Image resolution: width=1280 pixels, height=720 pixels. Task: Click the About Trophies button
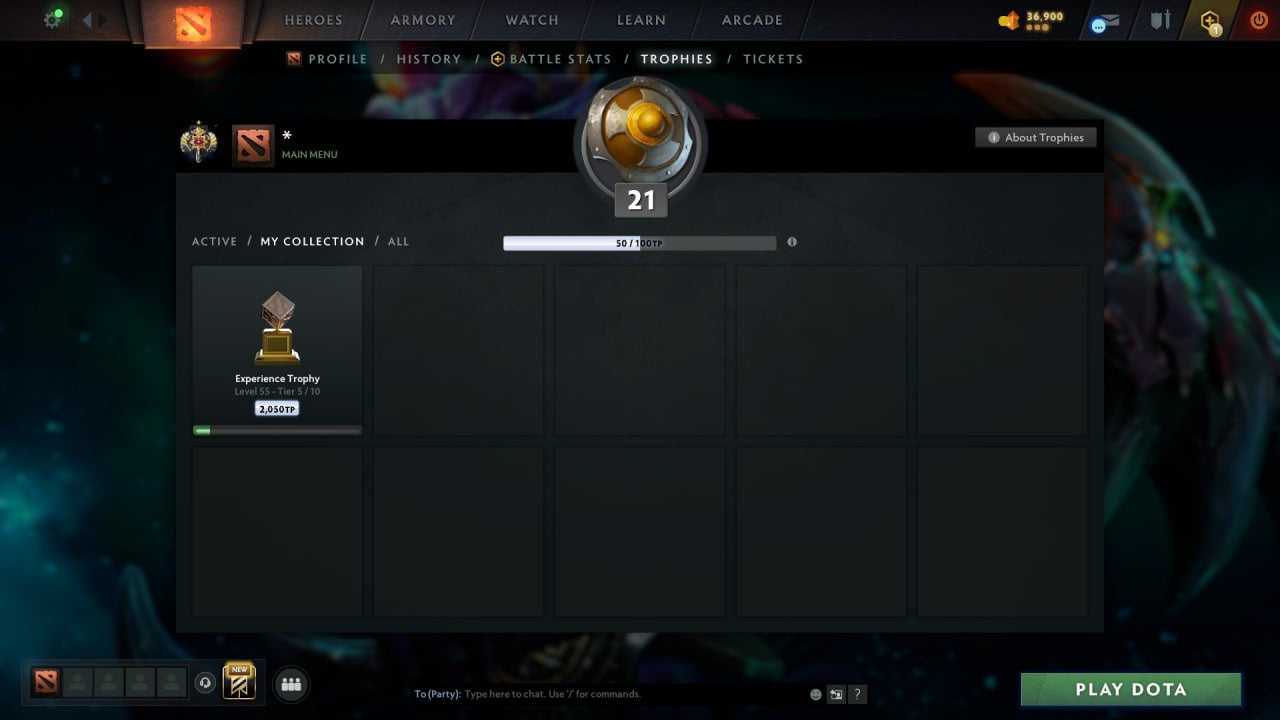pyautogui.click(x=1036, y=137)
